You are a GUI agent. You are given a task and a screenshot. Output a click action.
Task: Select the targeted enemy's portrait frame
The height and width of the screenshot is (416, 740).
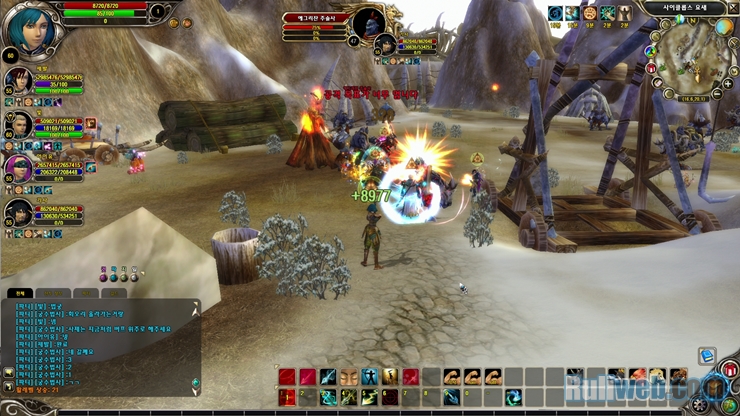pyautogui.click(x=370, y=22)
